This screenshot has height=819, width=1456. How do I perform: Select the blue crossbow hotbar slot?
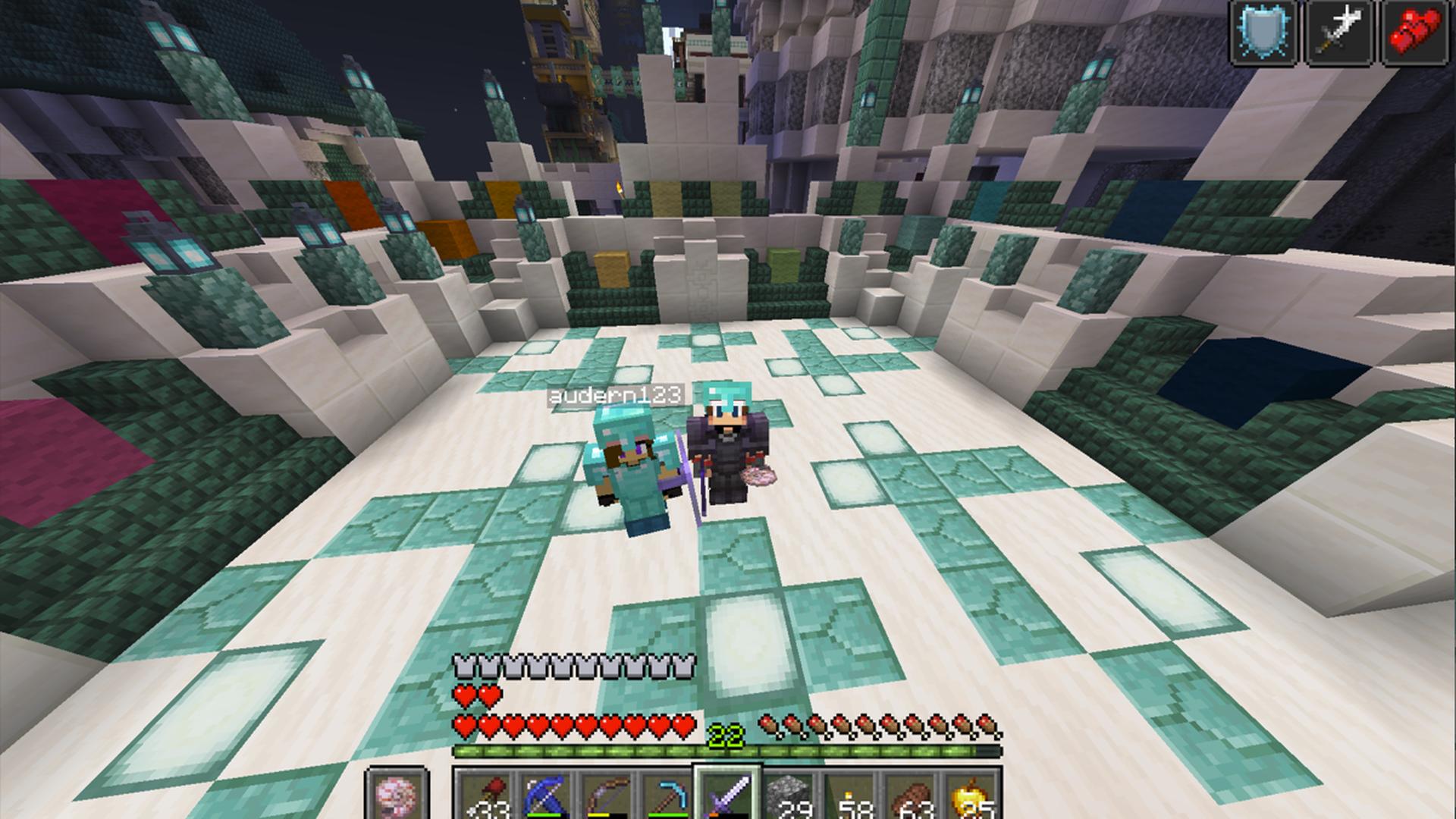click(x=545, y=796)
